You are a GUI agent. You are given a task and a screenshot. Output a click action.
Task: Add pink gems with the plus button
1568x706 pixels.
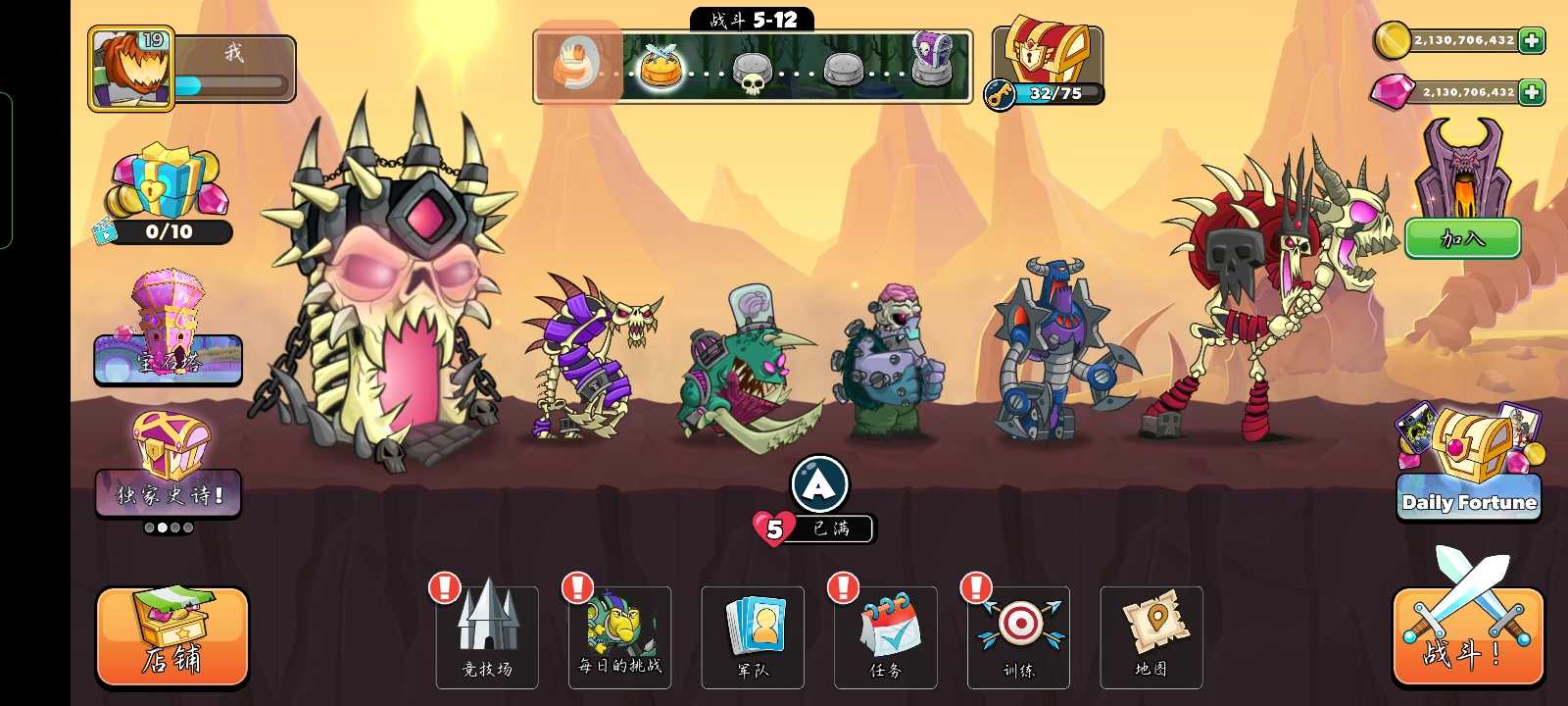(1532, 92)
